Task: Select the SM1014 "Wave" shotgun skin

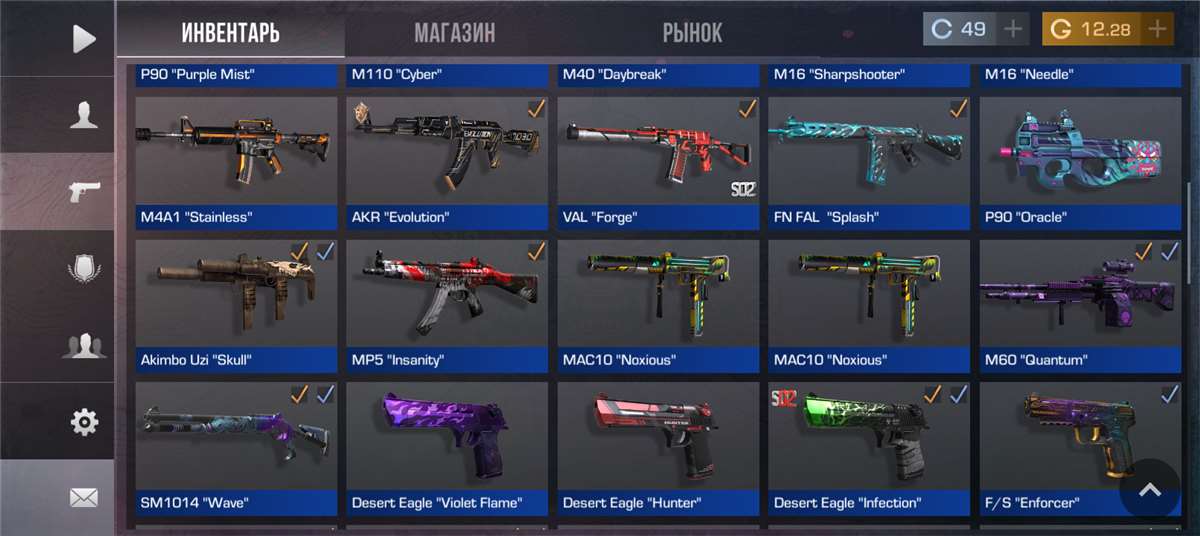Action: (x=236, y=448)
